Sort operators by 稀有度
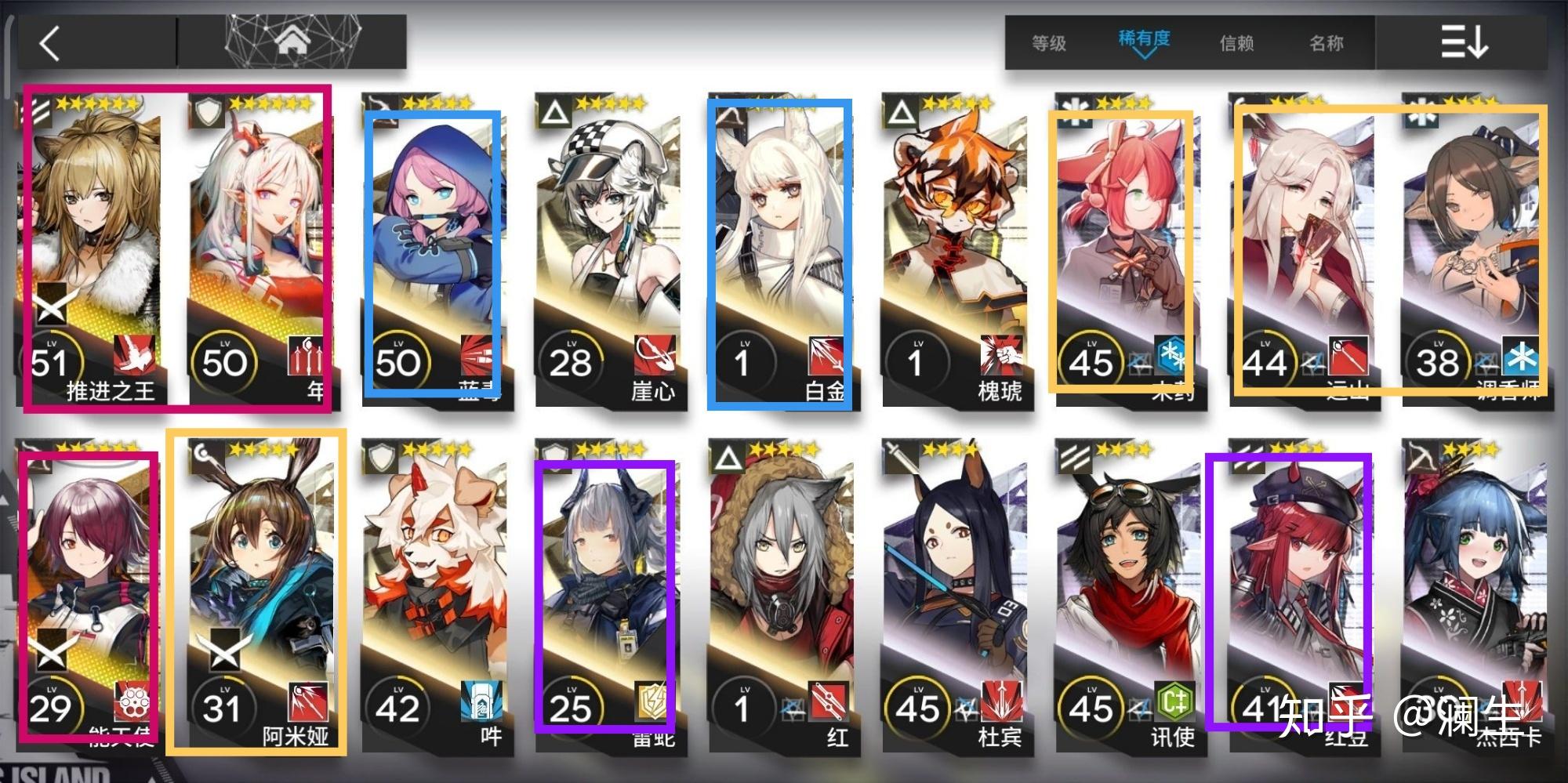 (x=1144, y=41)
